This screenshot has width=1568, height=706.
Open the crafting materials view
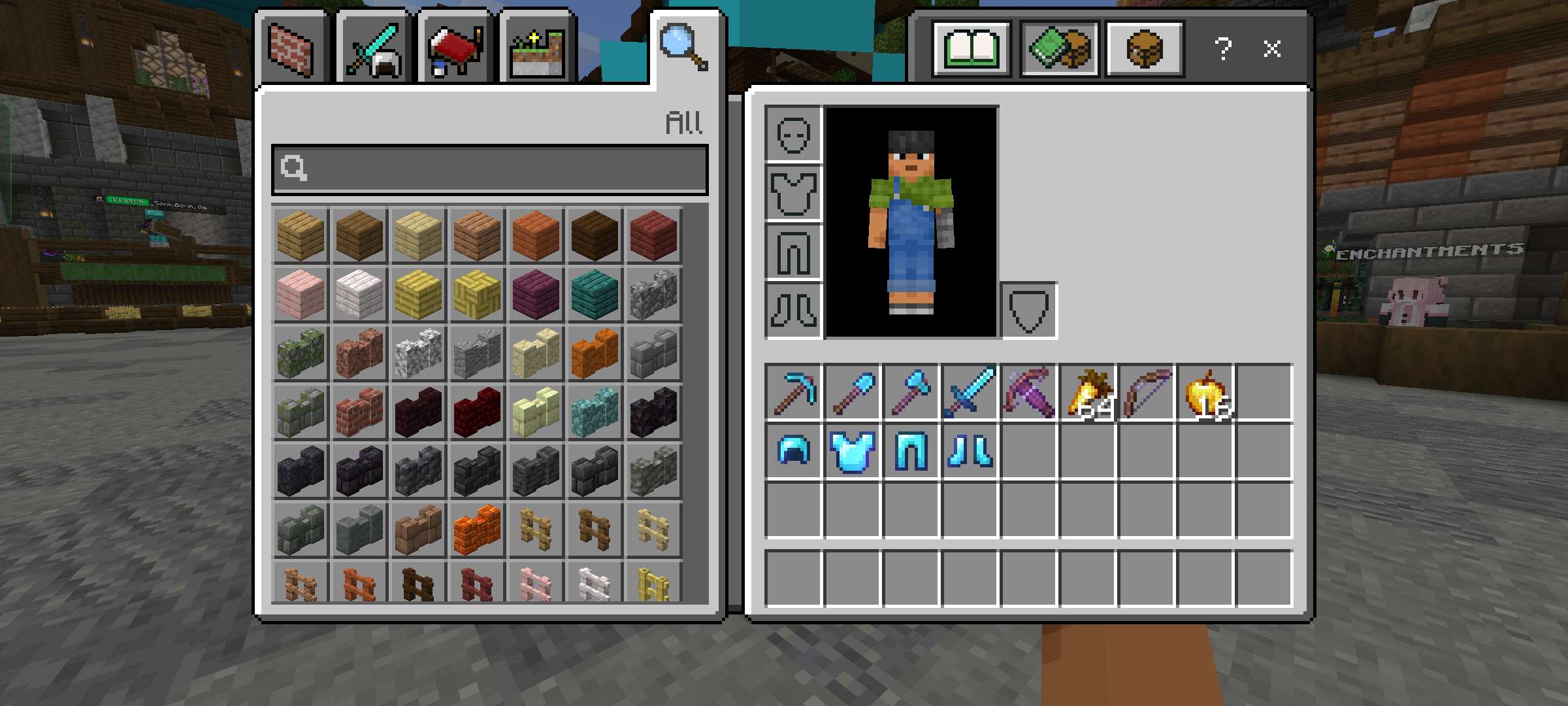coord(1058,48)
